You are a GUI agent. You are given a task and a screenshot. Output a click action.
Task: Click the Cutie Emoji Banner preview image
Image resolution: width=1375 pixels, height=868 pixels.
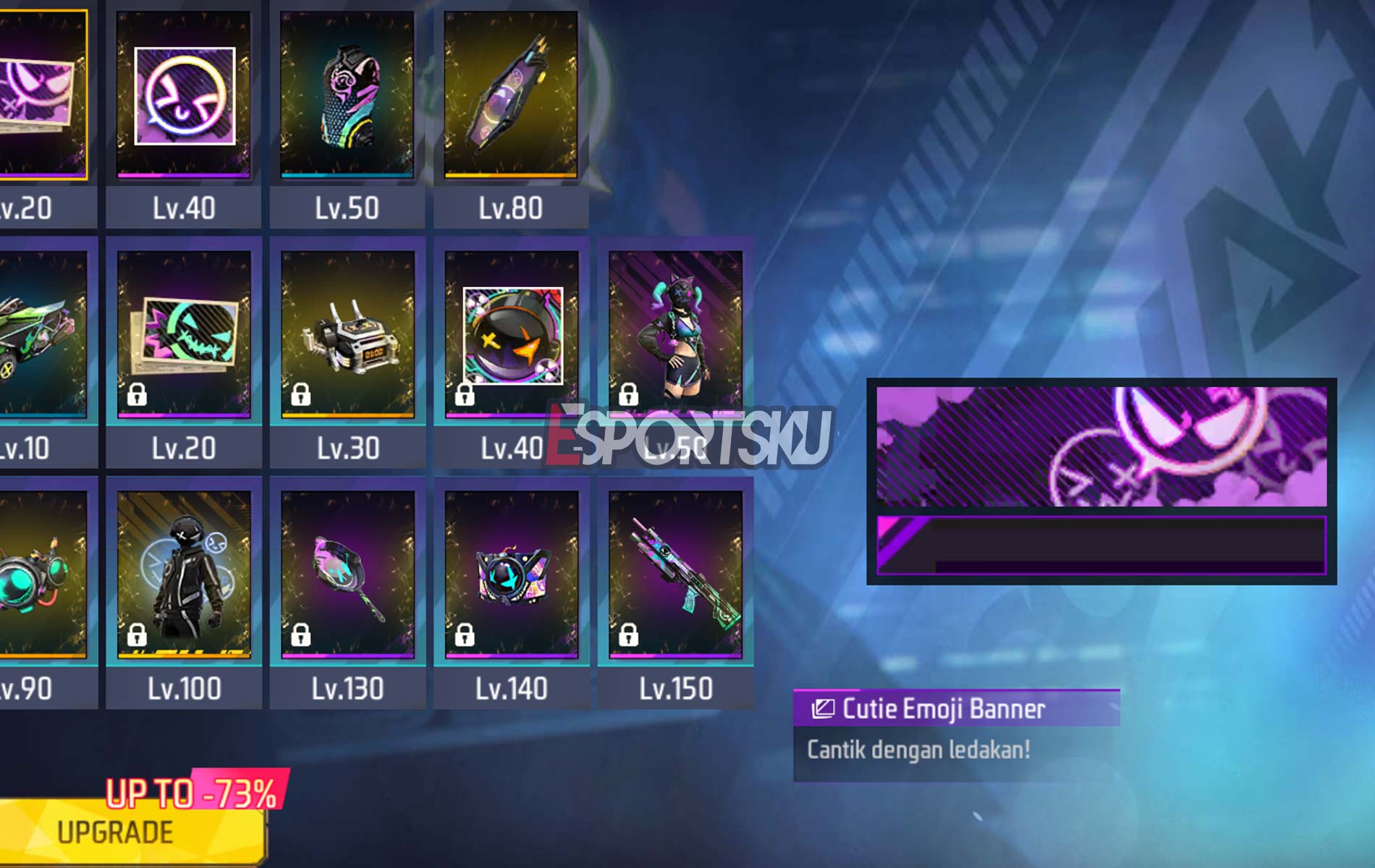(1101, 480)
